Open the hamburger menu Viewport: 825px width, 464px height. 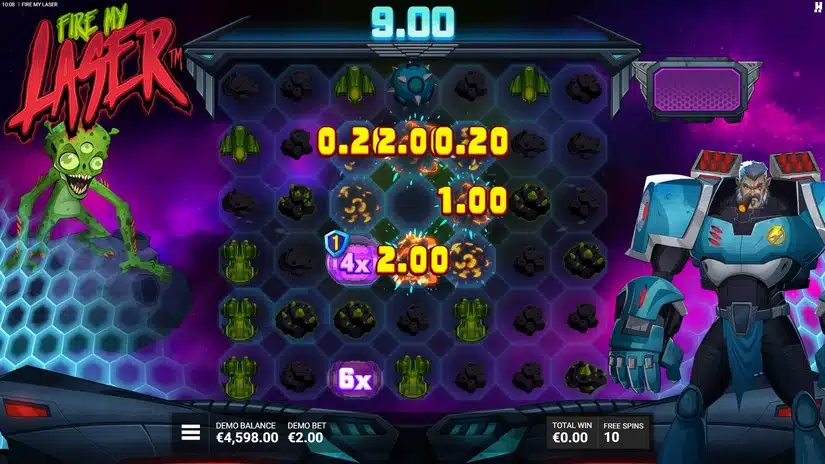pos(190,432)
